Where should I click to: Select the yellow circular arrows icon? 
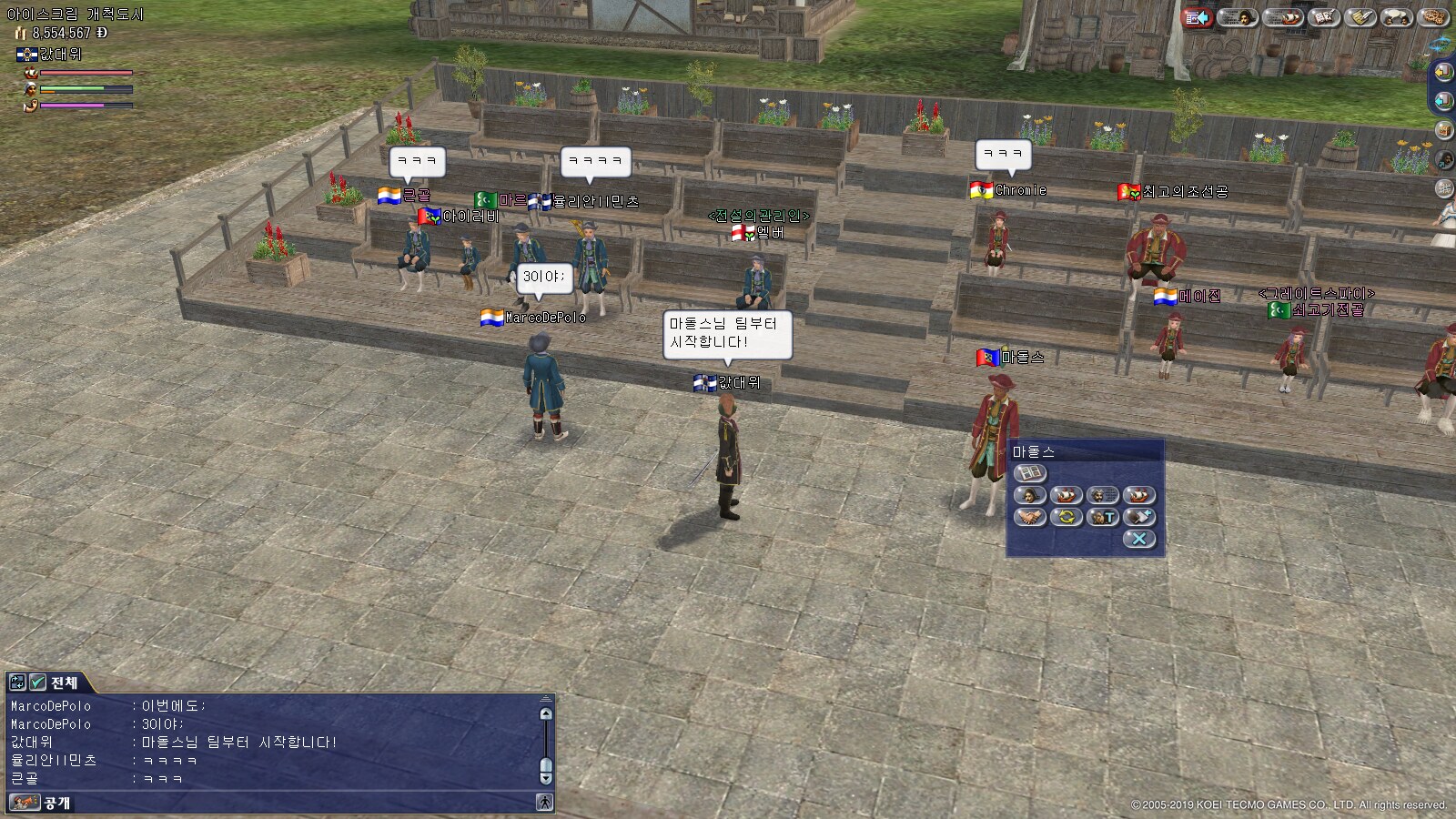coord(1067,517)
